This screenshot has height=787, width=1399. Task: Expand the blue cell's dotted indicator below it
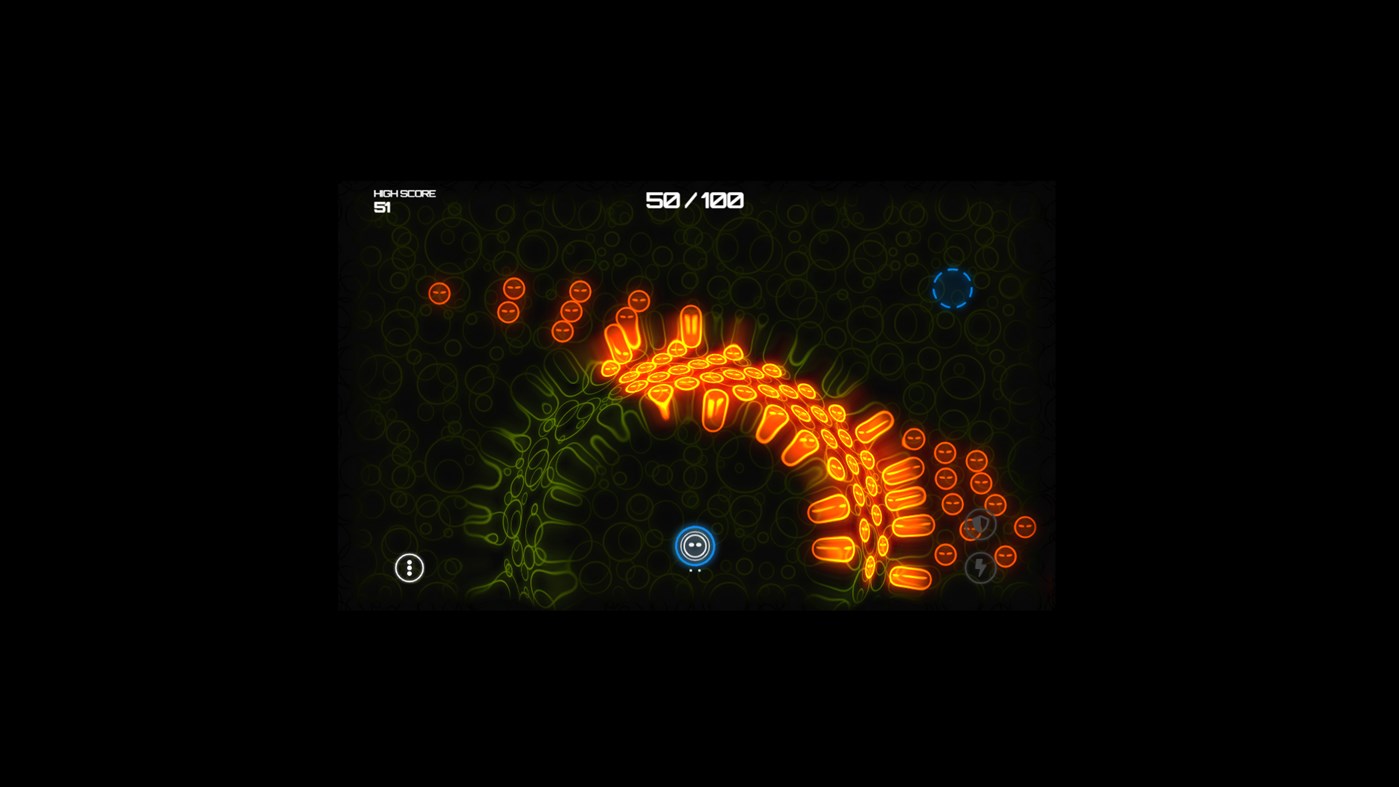(x=693, y=570)
